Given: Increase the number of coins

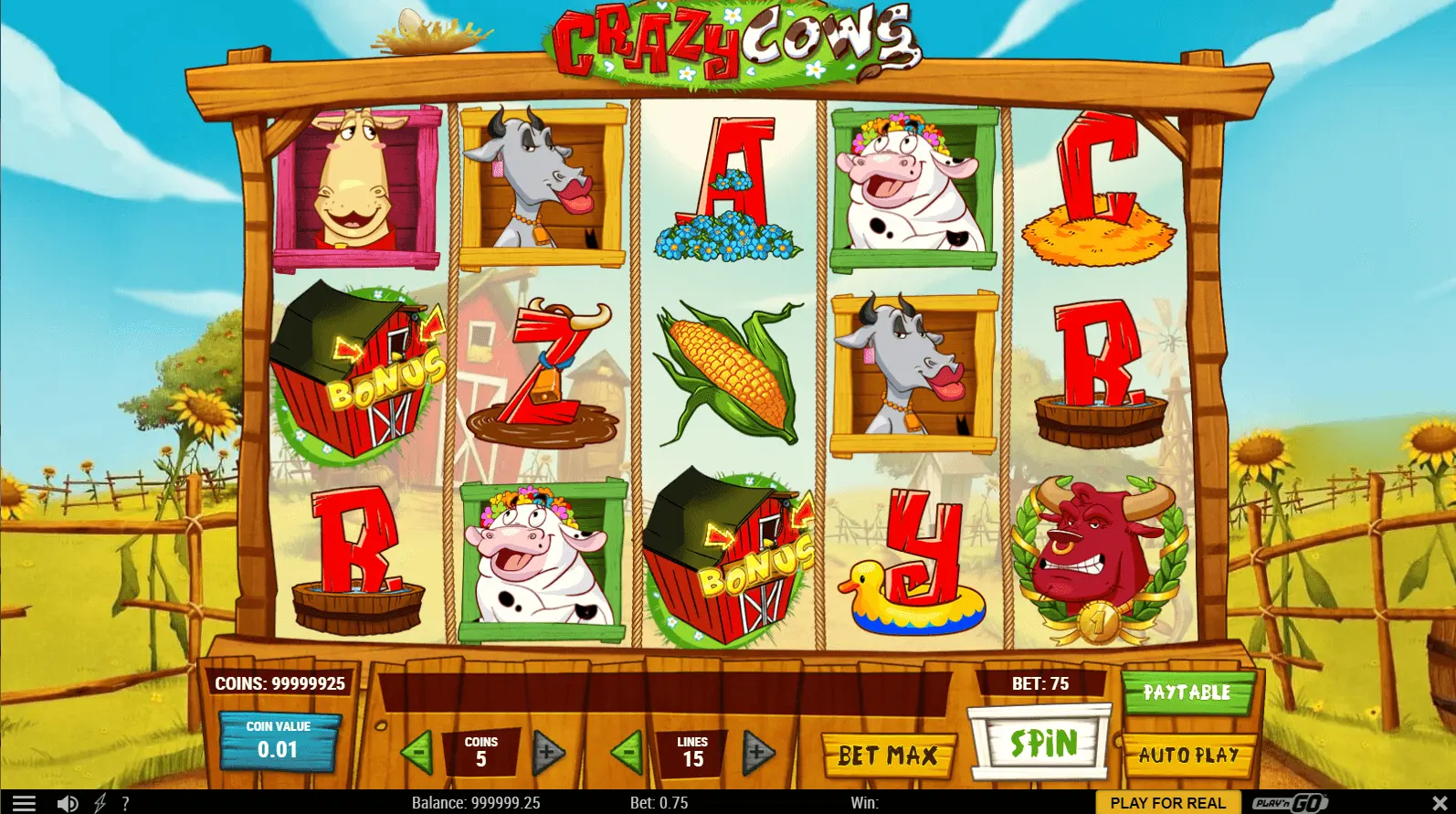Looking at the screenshot, I should (x=547, y=754).
